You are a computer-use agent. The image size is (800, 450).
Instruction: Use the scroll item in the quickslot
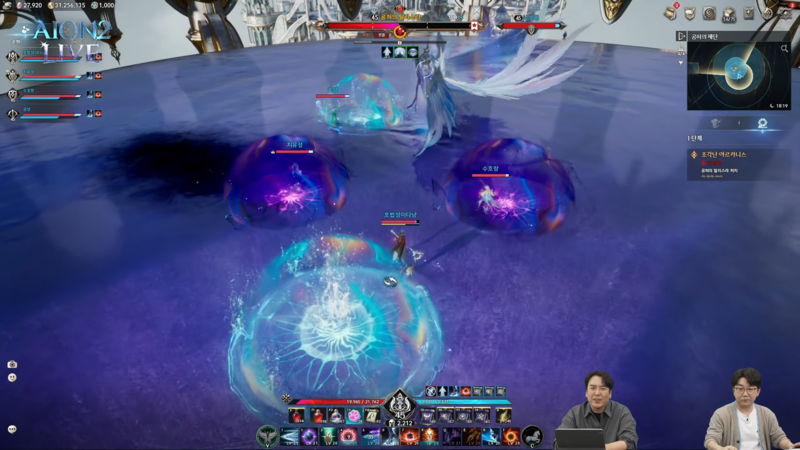click(371, 415)
